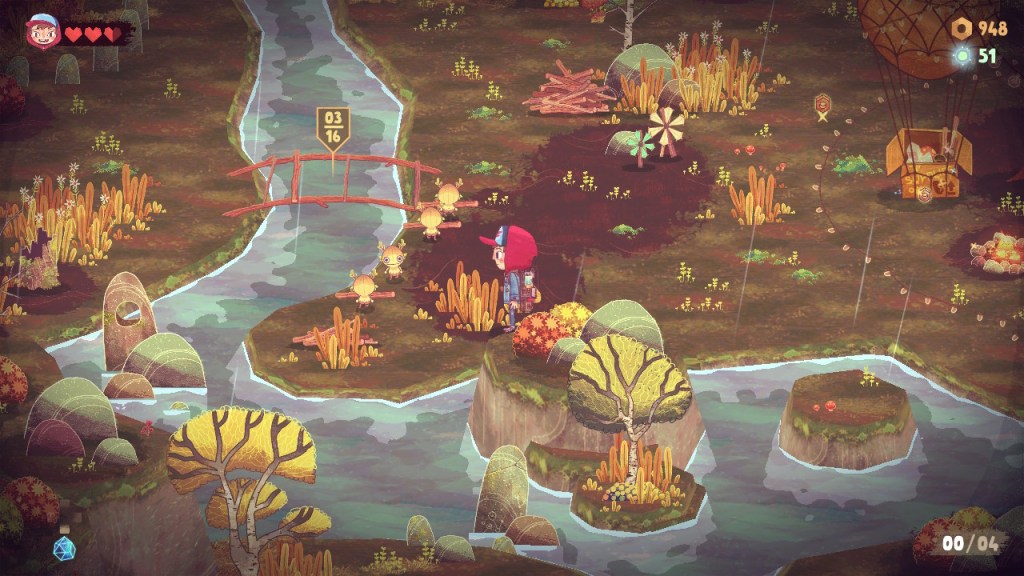Click the glowing green orb icon
The image size is (1024, 576).
click(x=963, y=56)
